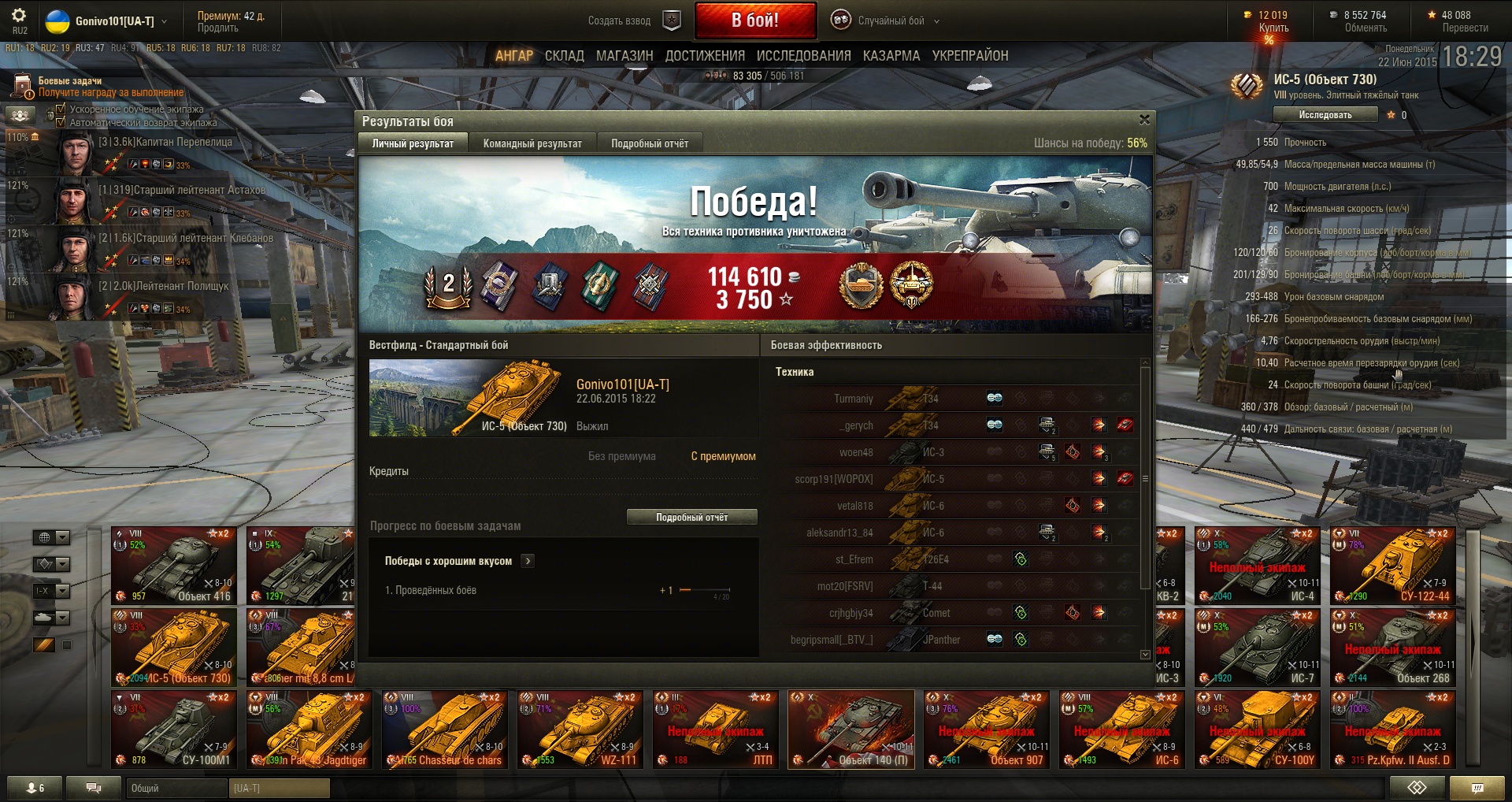Open the КАЗАРМА barracks
The height and width of the screenshot is (802, 1512).
point(891,56)
